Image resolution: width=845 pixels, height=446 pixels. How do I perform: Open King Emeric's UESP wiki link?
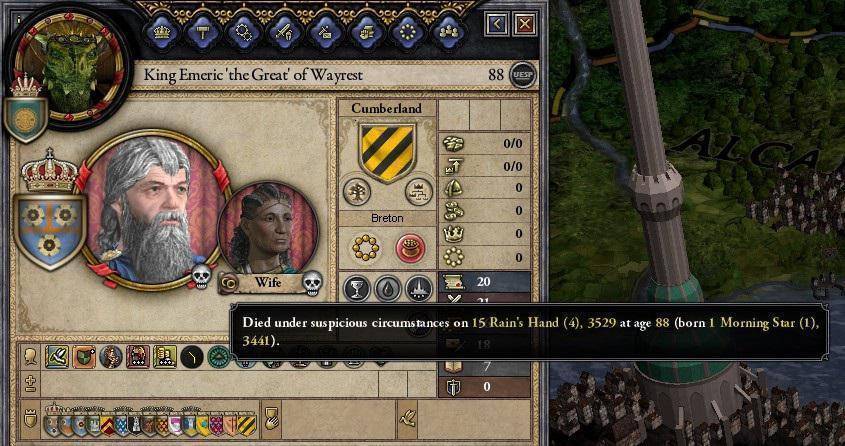[x=522, y=75]
